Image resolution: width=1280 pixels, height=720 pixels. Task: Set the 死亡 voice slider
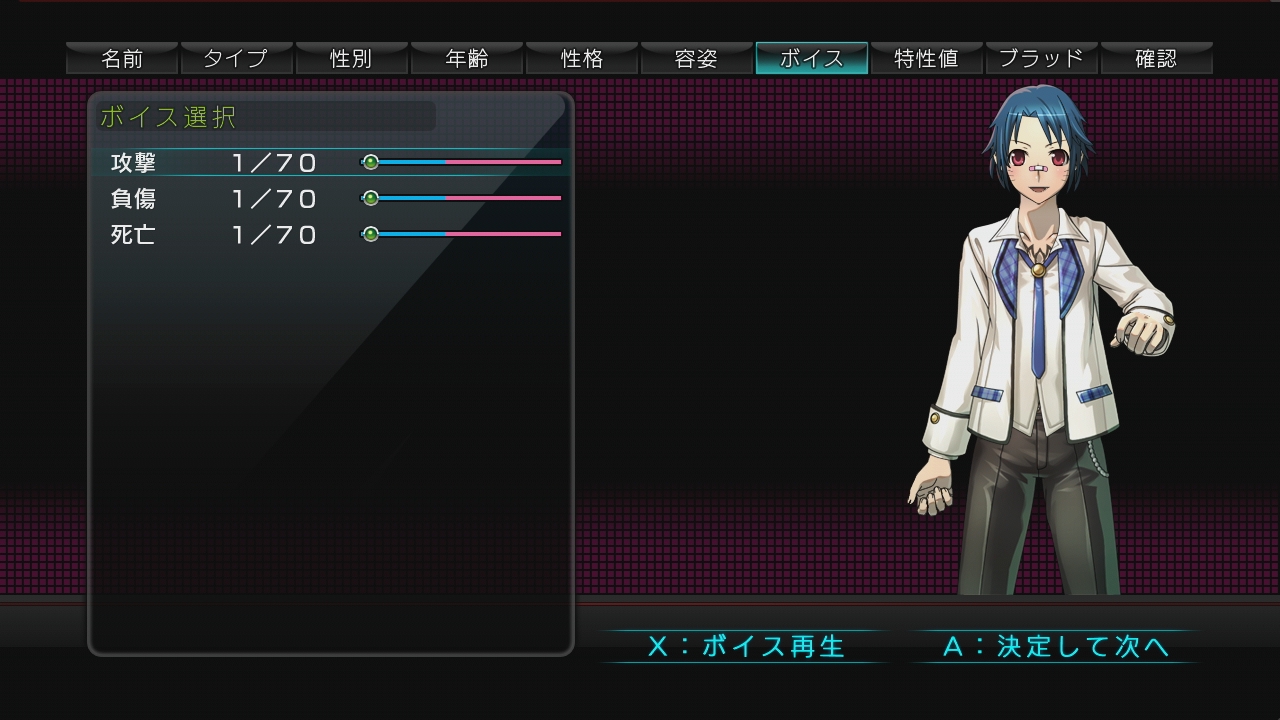462,234
